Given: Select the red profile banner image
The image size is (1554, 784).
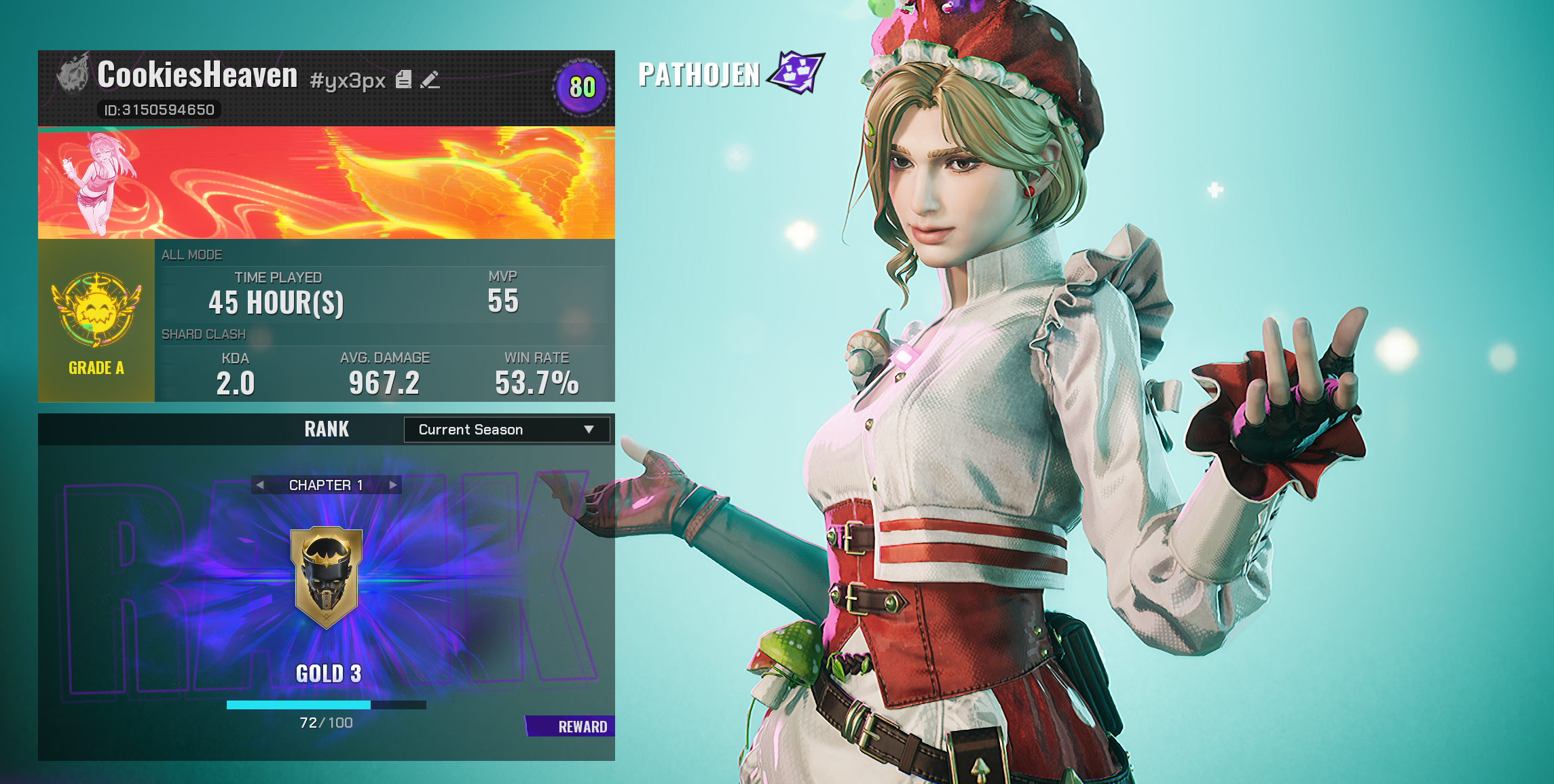Looking at the screenshot, I should coord(326,183).
